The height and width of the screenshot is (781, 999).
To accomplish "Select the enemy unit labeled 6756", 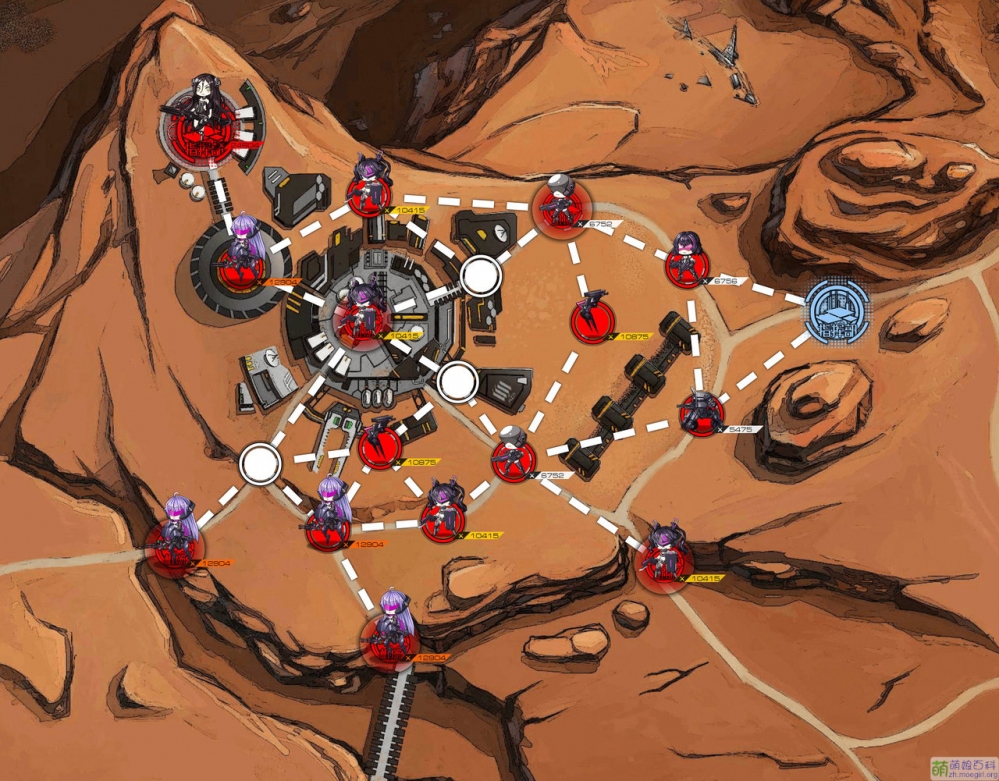I will 687,261.
